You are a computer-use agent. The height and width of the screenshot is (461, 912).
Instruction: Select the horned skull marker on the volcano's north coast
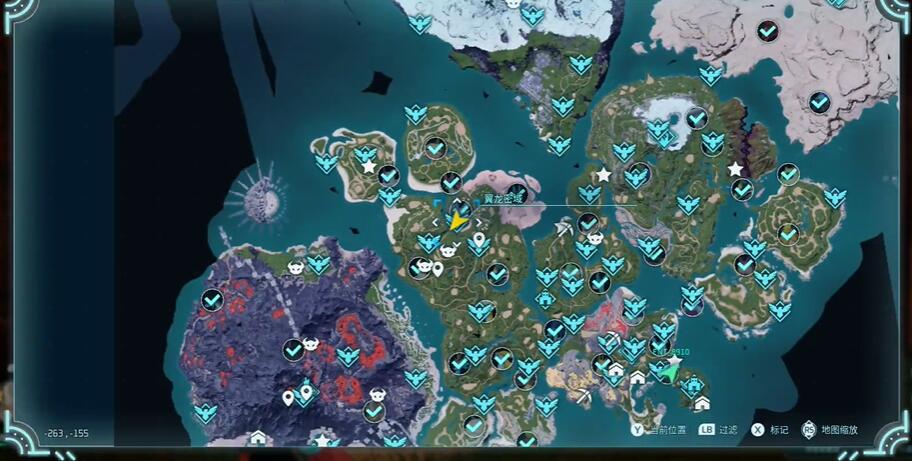[x=296, y=267]
